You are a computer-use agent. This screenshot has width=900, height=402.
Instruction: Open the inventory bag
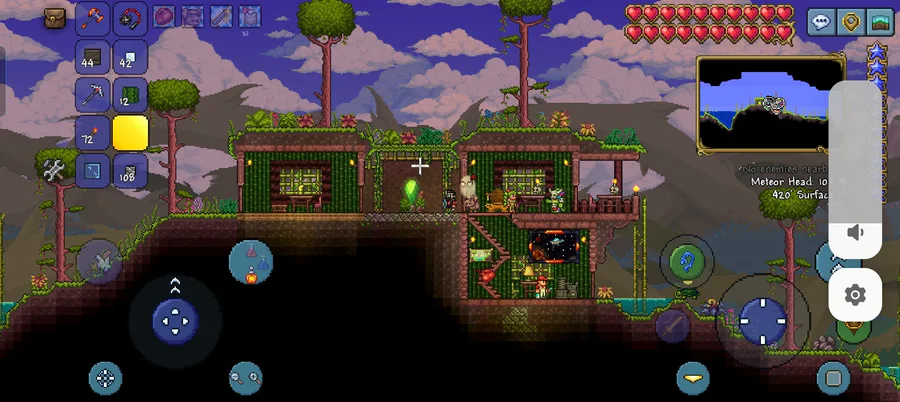click(x=55, y=17)
